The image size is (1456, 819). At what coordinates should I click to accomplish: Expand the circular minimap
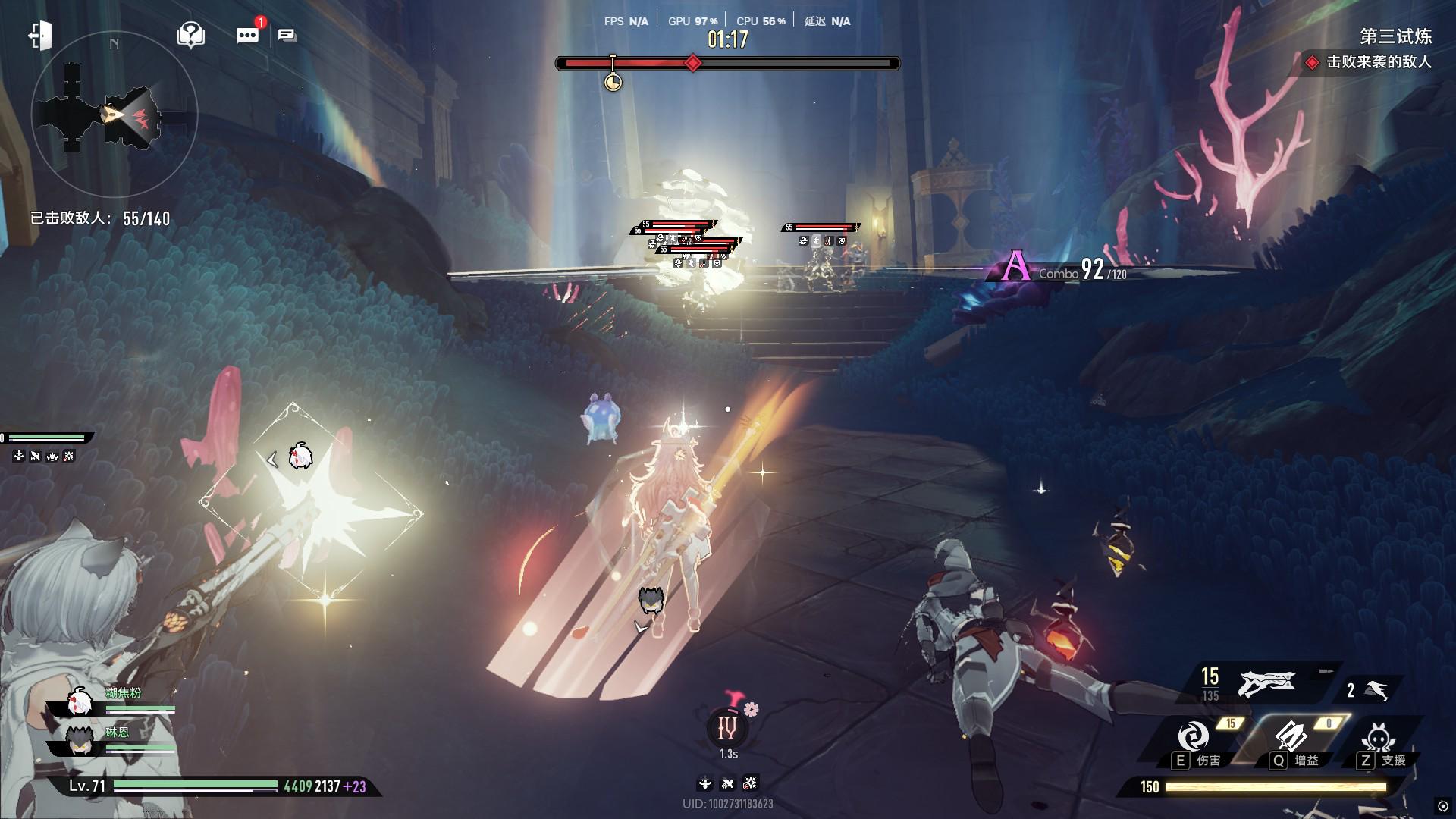pyautogui.click(x=114, y=115)
